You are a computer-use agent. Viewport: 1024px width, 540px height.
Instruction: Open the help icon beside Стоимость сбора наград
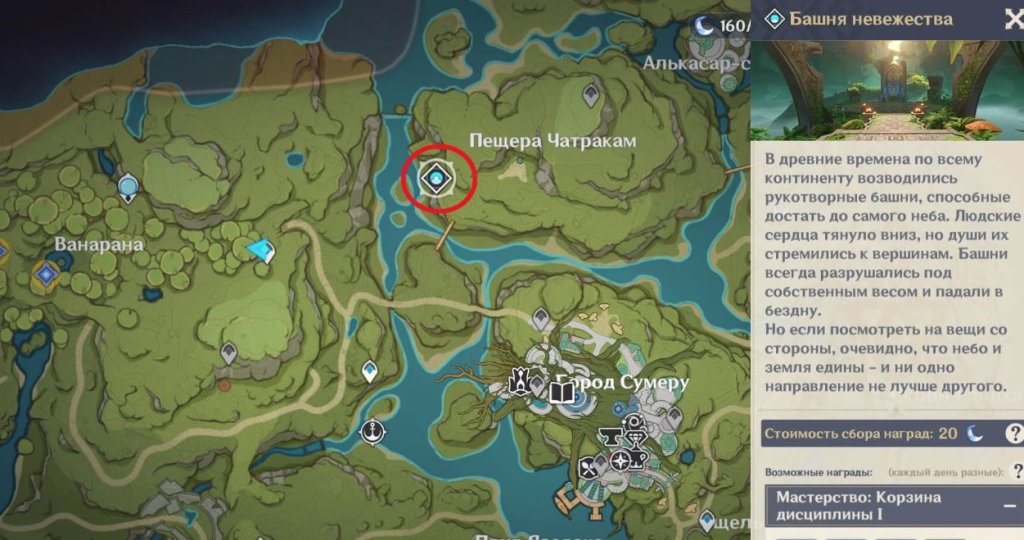[1013, 433]
